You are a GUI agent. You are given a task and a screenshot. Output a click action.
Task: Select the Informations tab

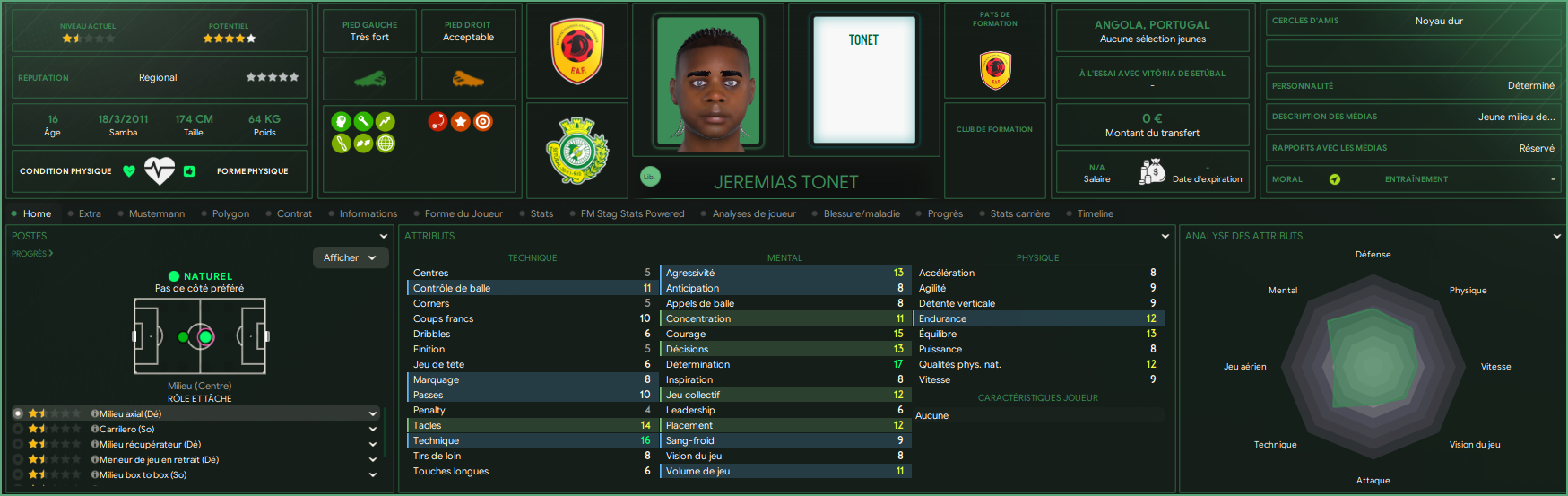(x=368, y=213)
